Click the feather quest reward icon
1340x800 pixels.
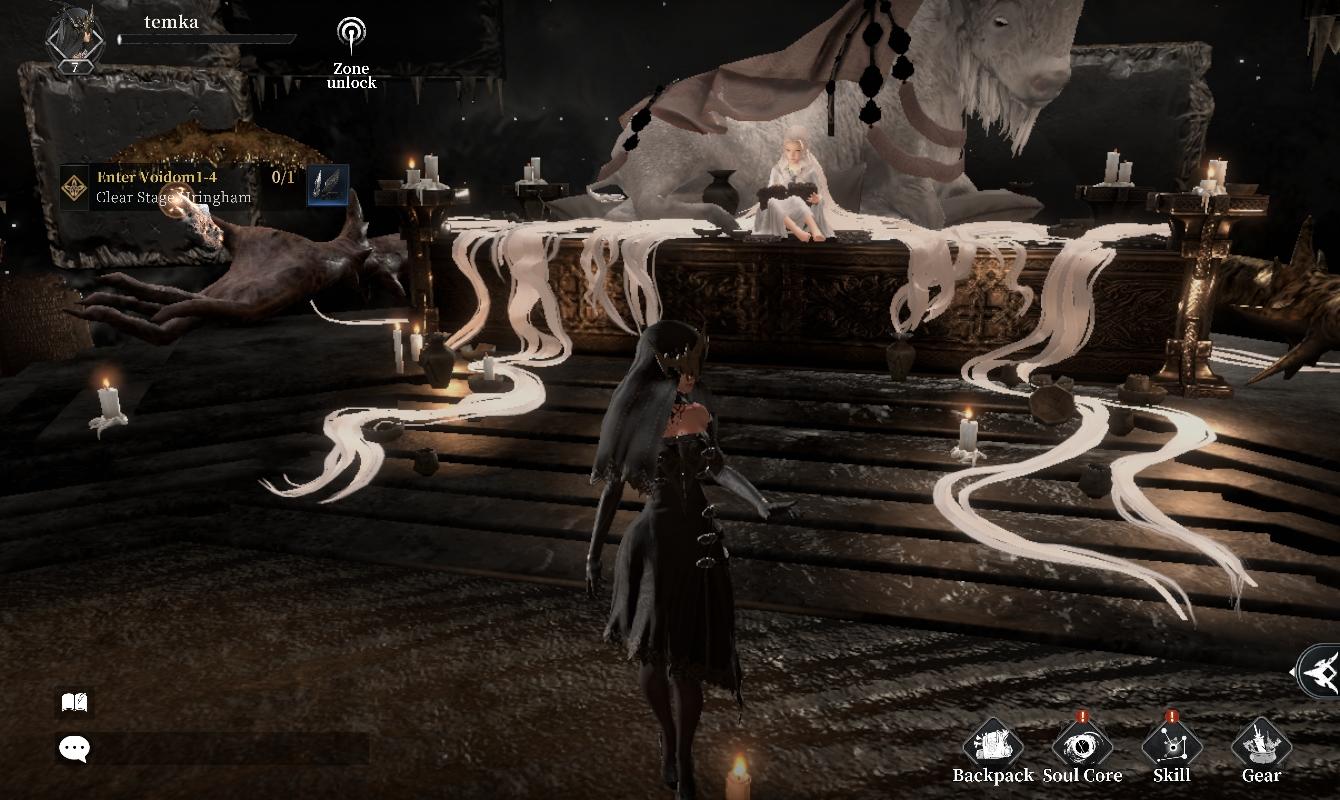click(x=328, y=186)
